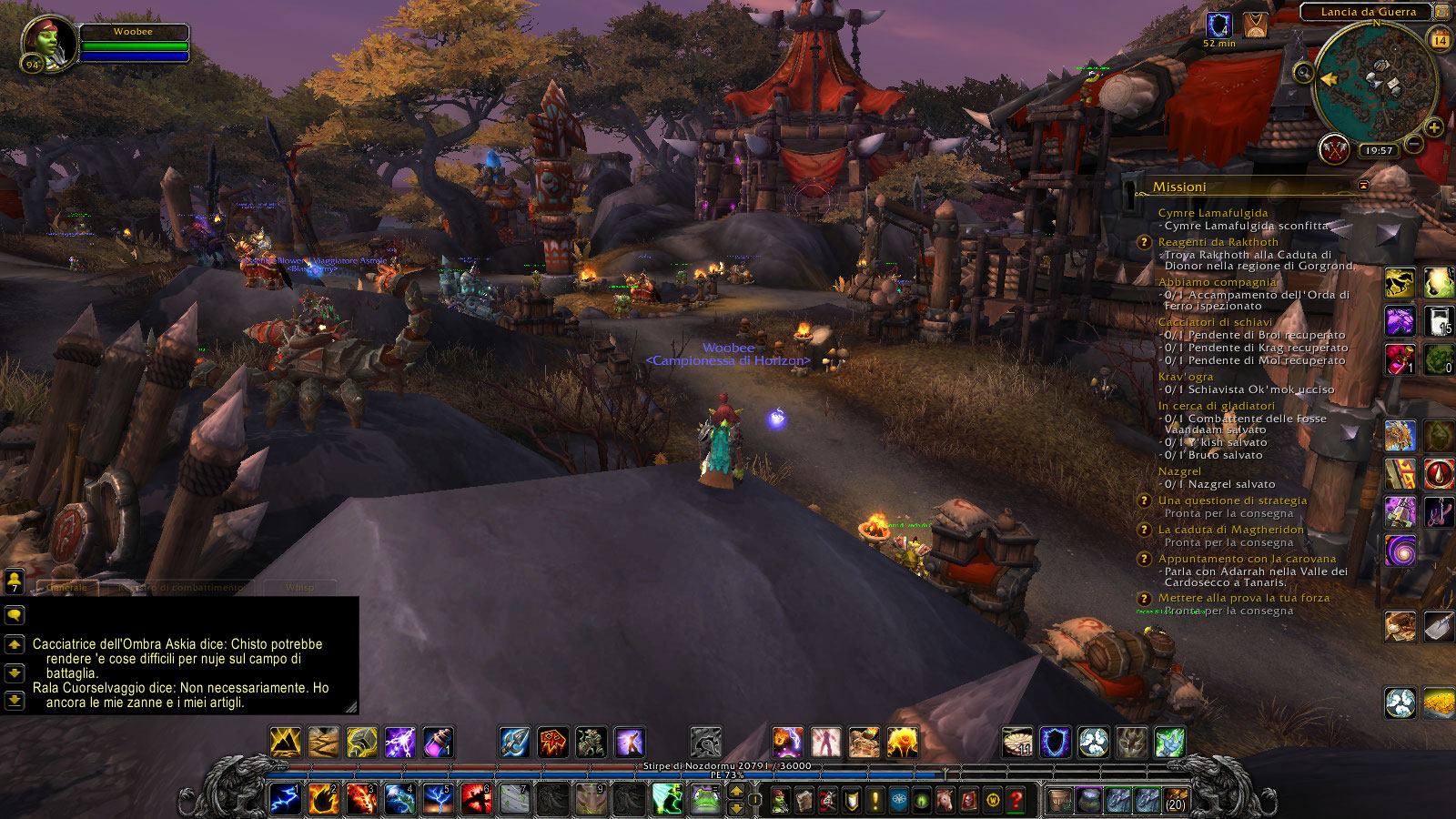
Task: Open the red question mark help button
Action: pos(1016,800)
